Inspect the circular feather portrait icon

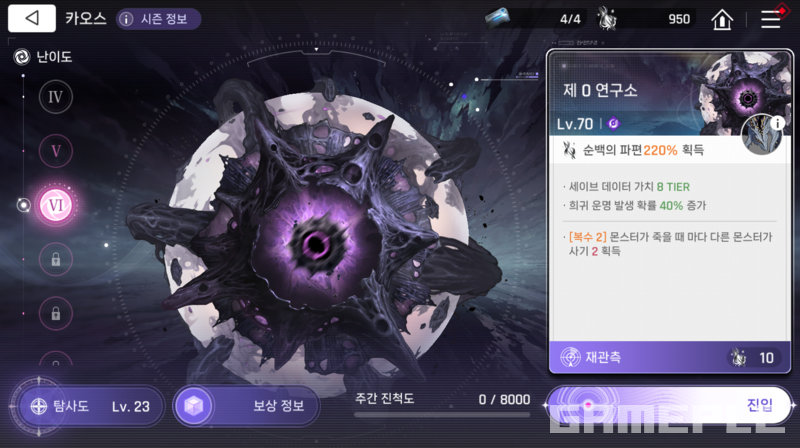pos(762,135)
